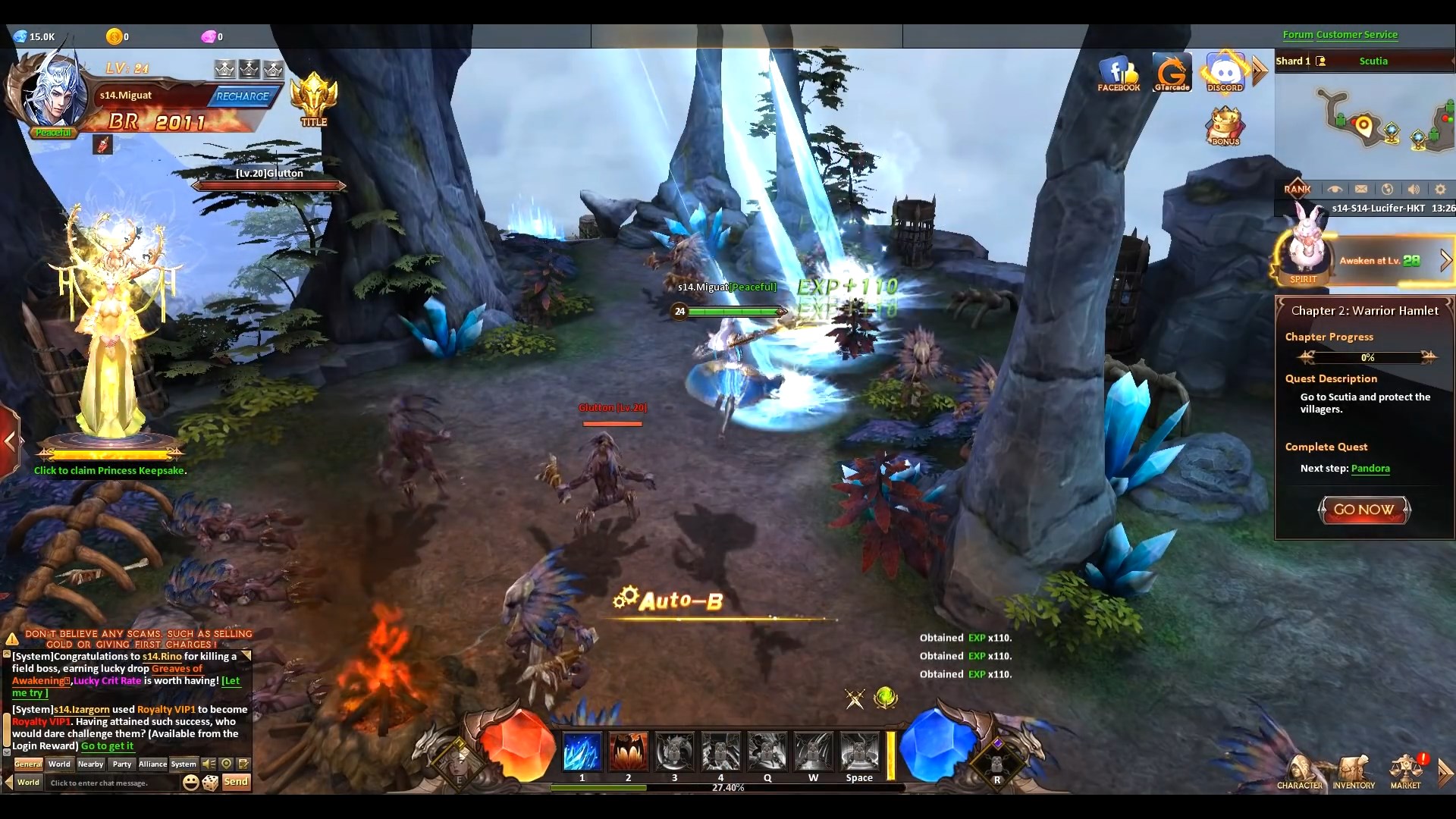
Task: Open the game Settings gear
Action: point(1440,189)
